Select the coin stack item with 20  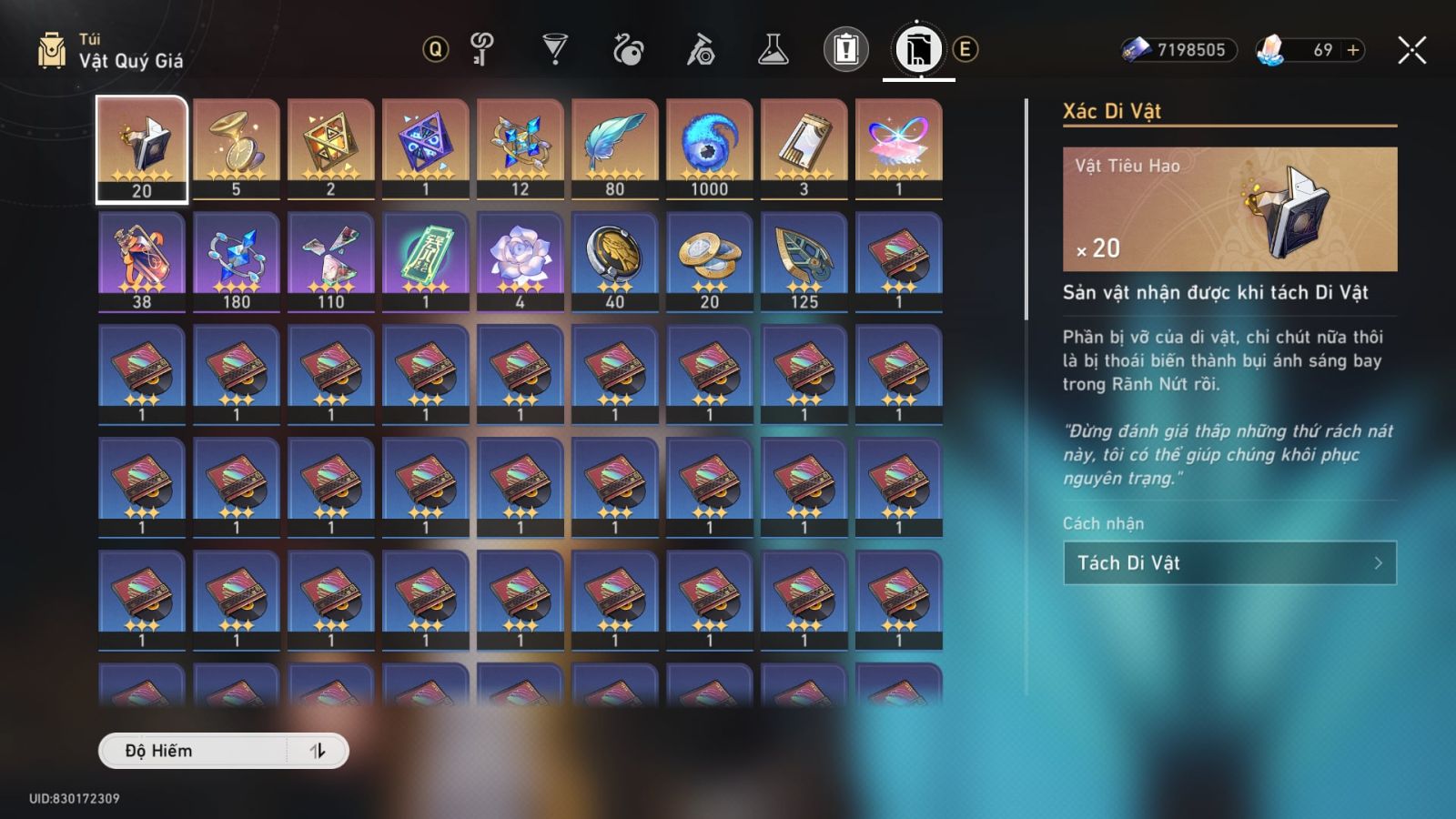tap(710, 261)
